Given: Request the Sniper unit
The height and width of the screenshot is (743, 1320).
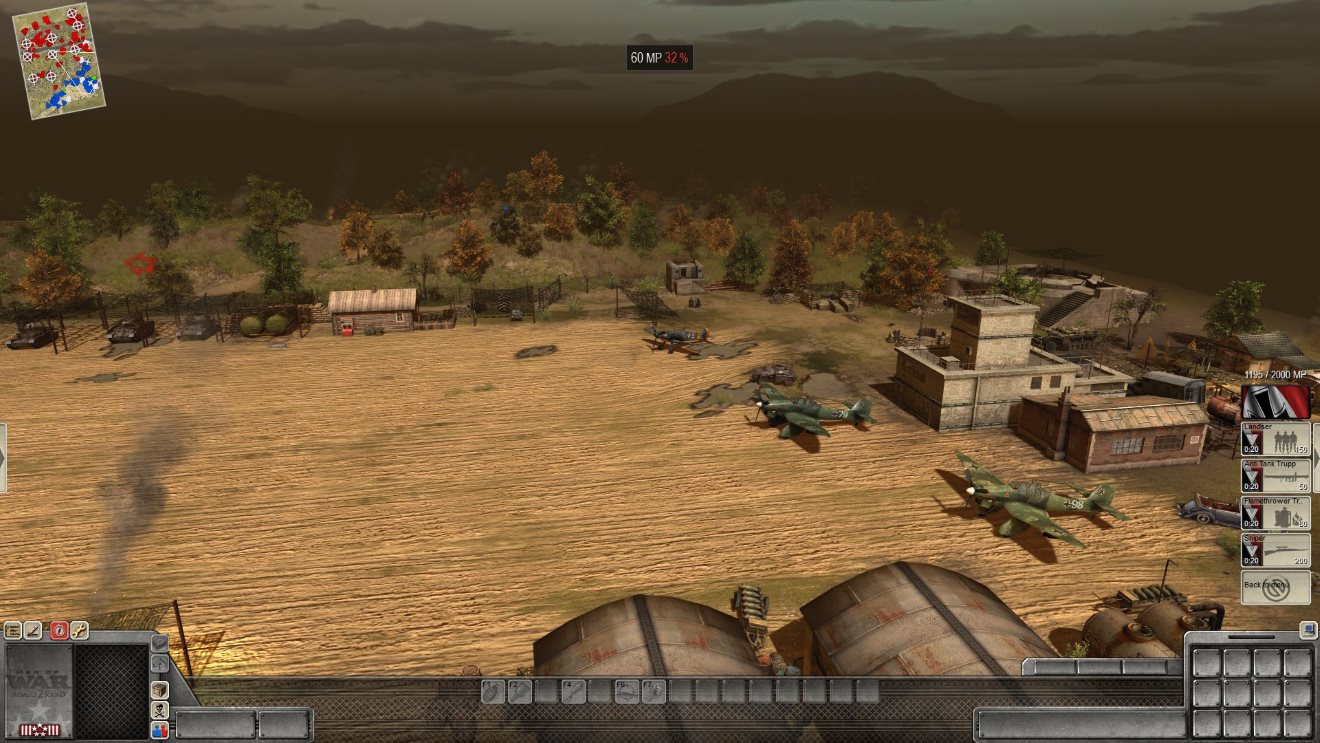Looking at the screenshot, I should tap(1275, 550).
